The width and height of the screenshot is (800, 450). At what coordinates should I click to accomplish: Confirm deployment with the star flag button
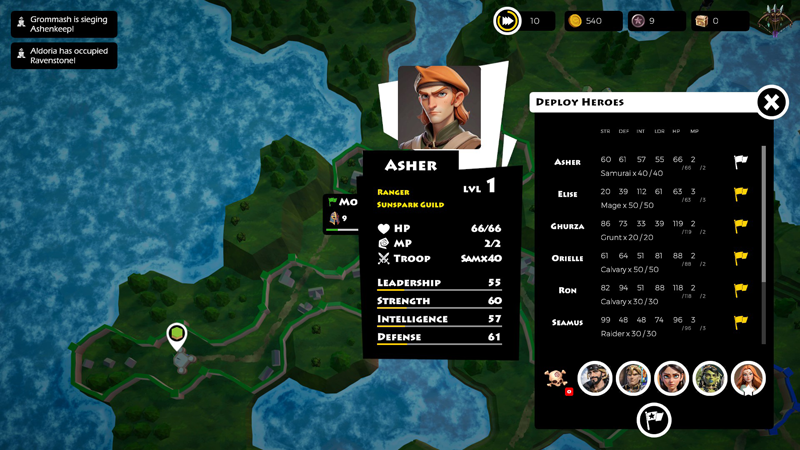point(654,419)
